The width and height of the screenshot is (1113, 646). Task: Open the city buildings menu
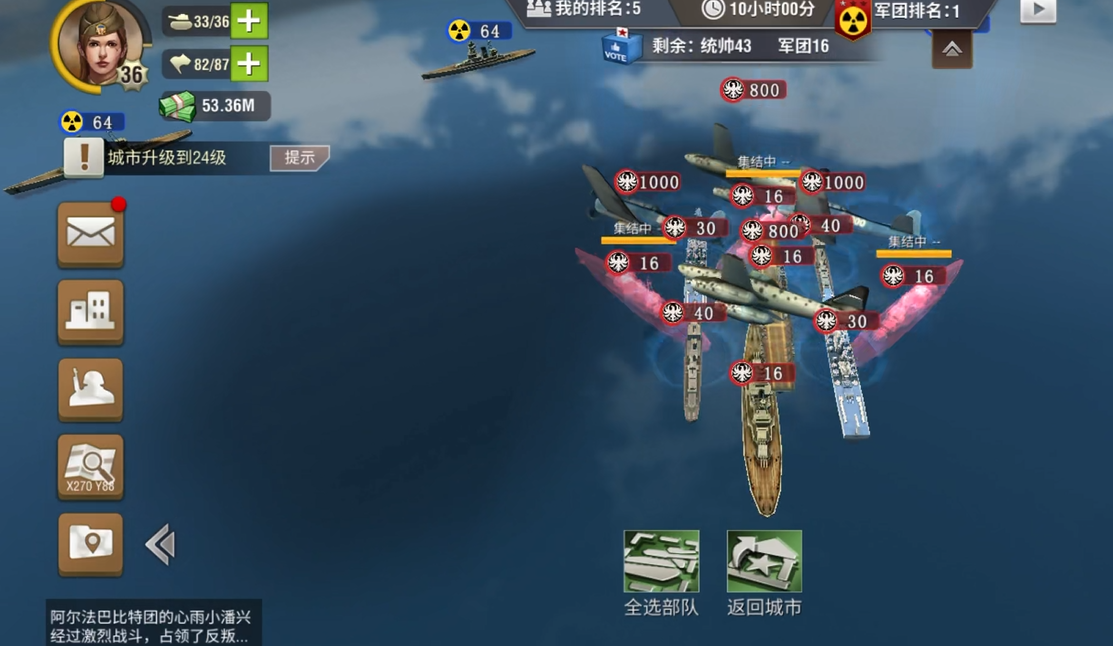tap(90, 312)
